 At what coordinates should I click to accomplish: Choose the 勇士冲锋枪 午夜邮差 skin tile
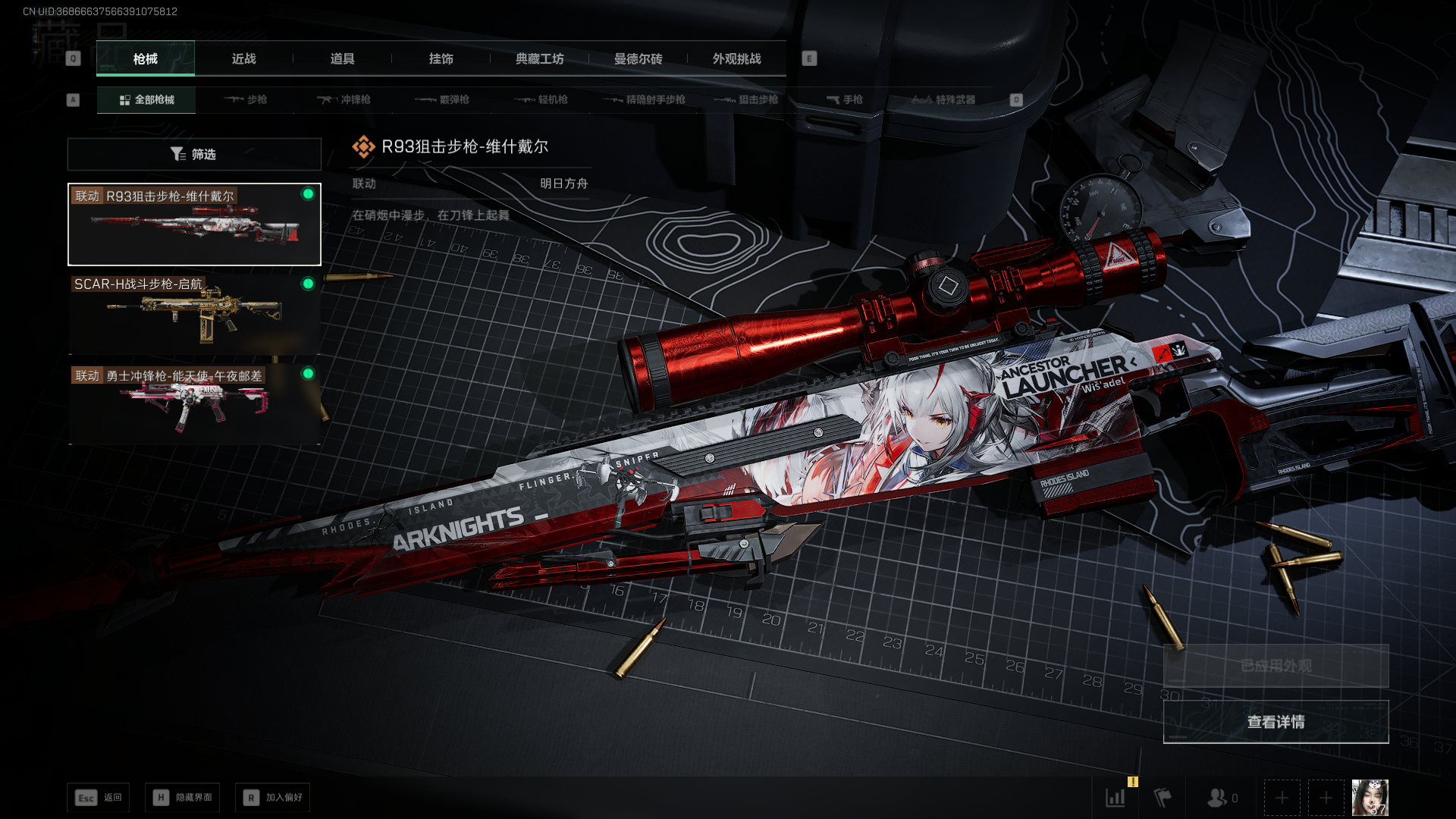pyautogui.click(x=194, y=403)
